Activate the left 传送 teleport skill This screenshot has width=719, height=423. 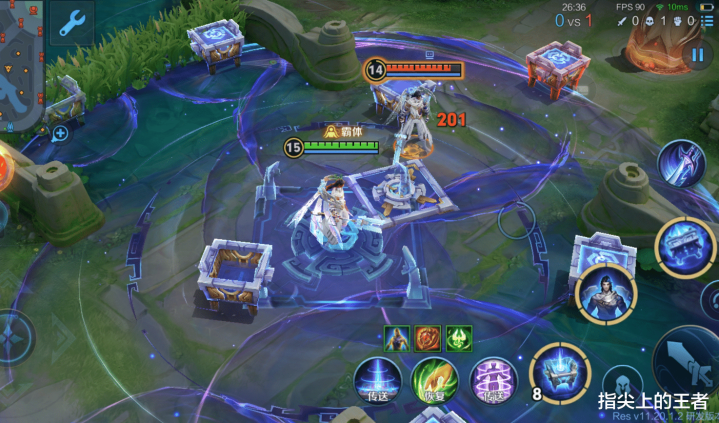(378, 380)
